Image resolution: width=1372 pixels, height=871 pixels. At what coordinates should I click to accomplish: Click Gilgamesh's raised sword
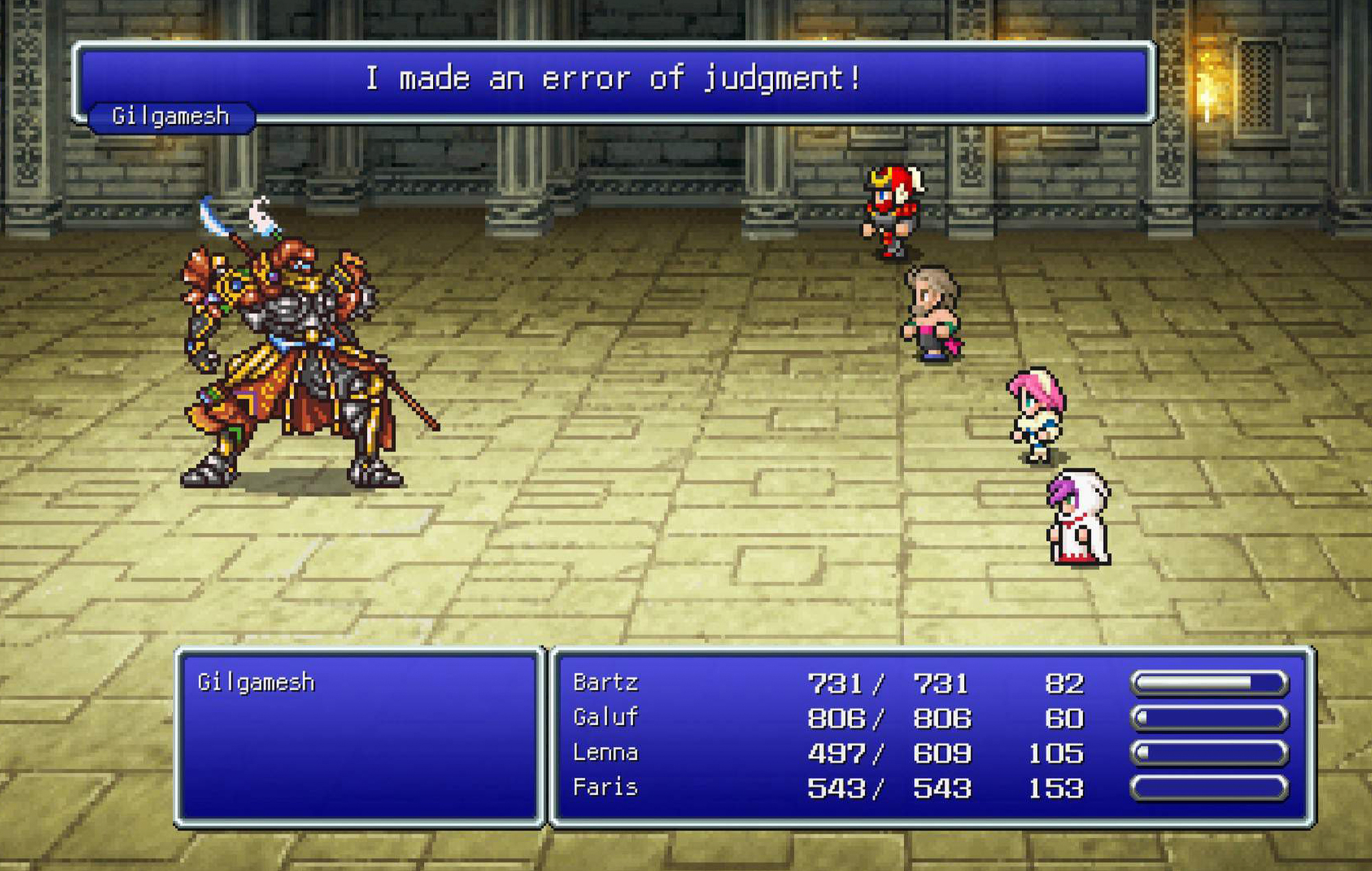click(x=213, y=213)
